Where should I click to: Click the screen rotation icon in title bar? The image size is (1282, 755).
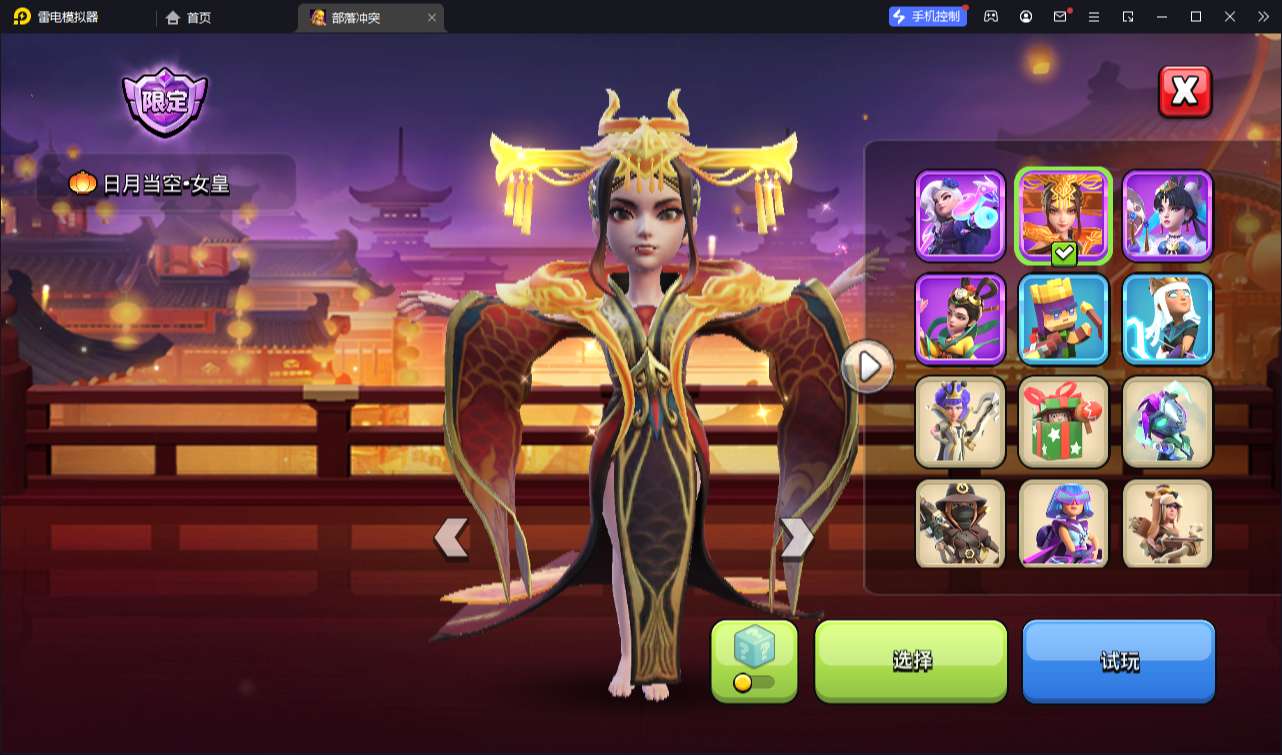pos(1128,17)
